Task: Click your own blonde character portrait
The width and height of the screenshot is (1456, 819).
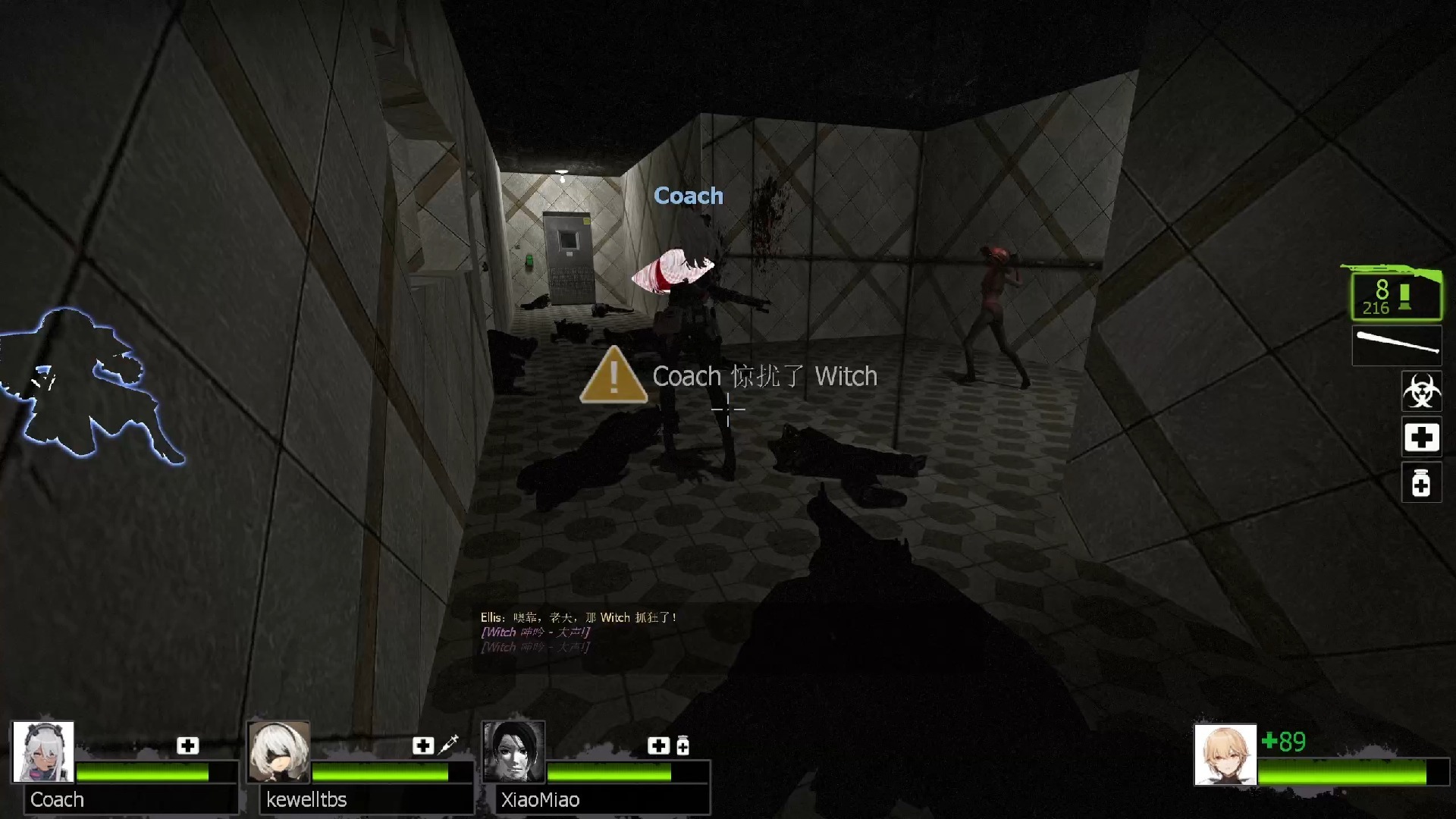Action: [1225, 755]
